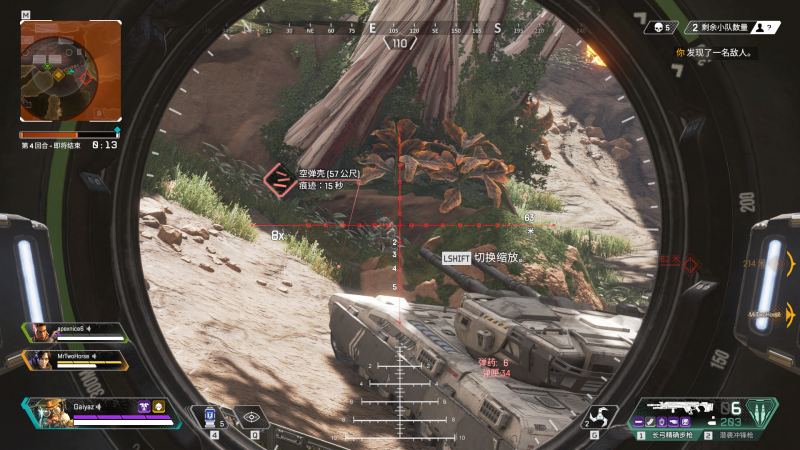Select teammate MrTwoHorse's squad banner

click(x=76, y=358)
